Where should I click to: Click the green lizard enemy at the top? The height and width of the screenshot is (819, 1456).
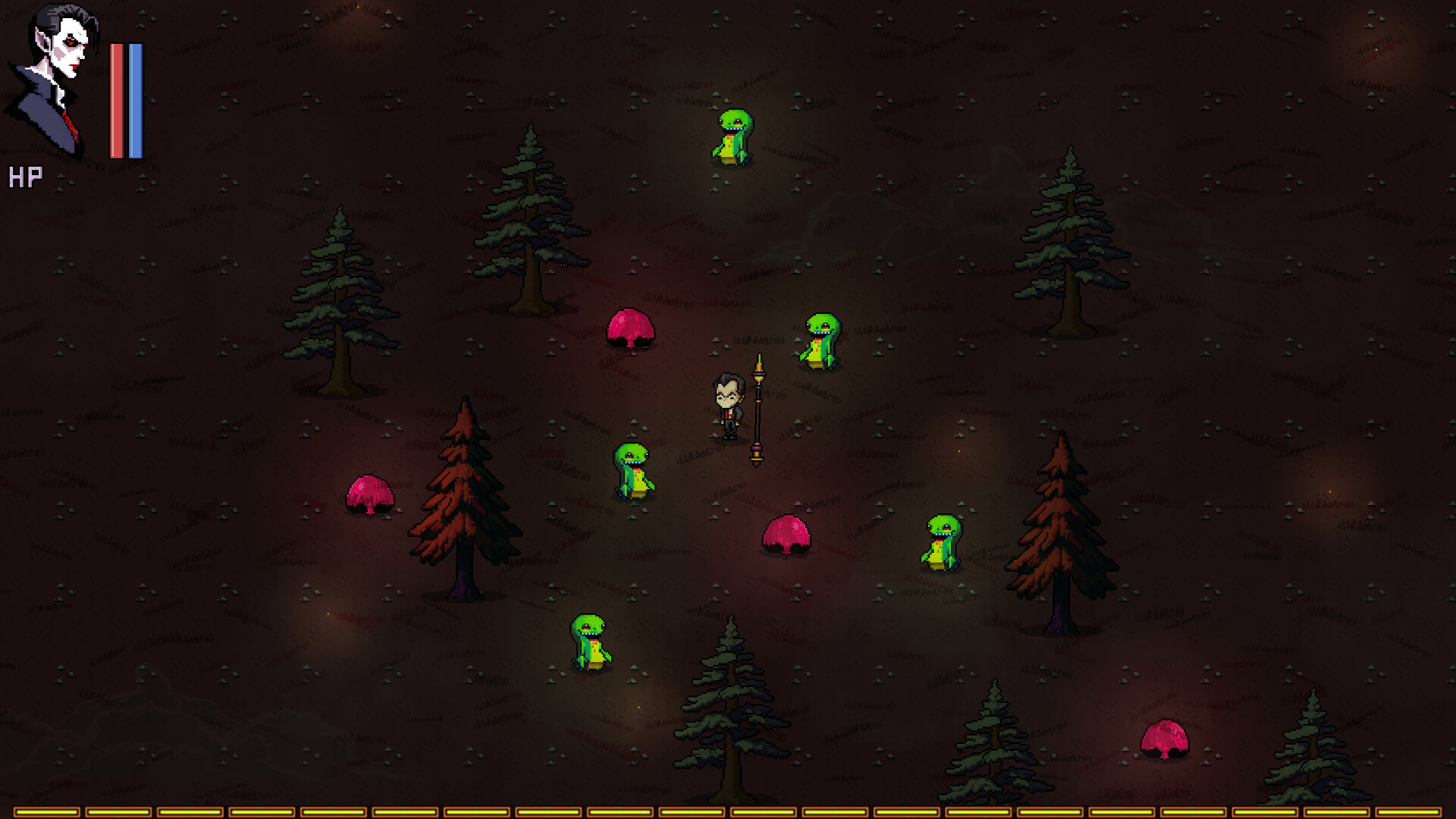point(734,136)
